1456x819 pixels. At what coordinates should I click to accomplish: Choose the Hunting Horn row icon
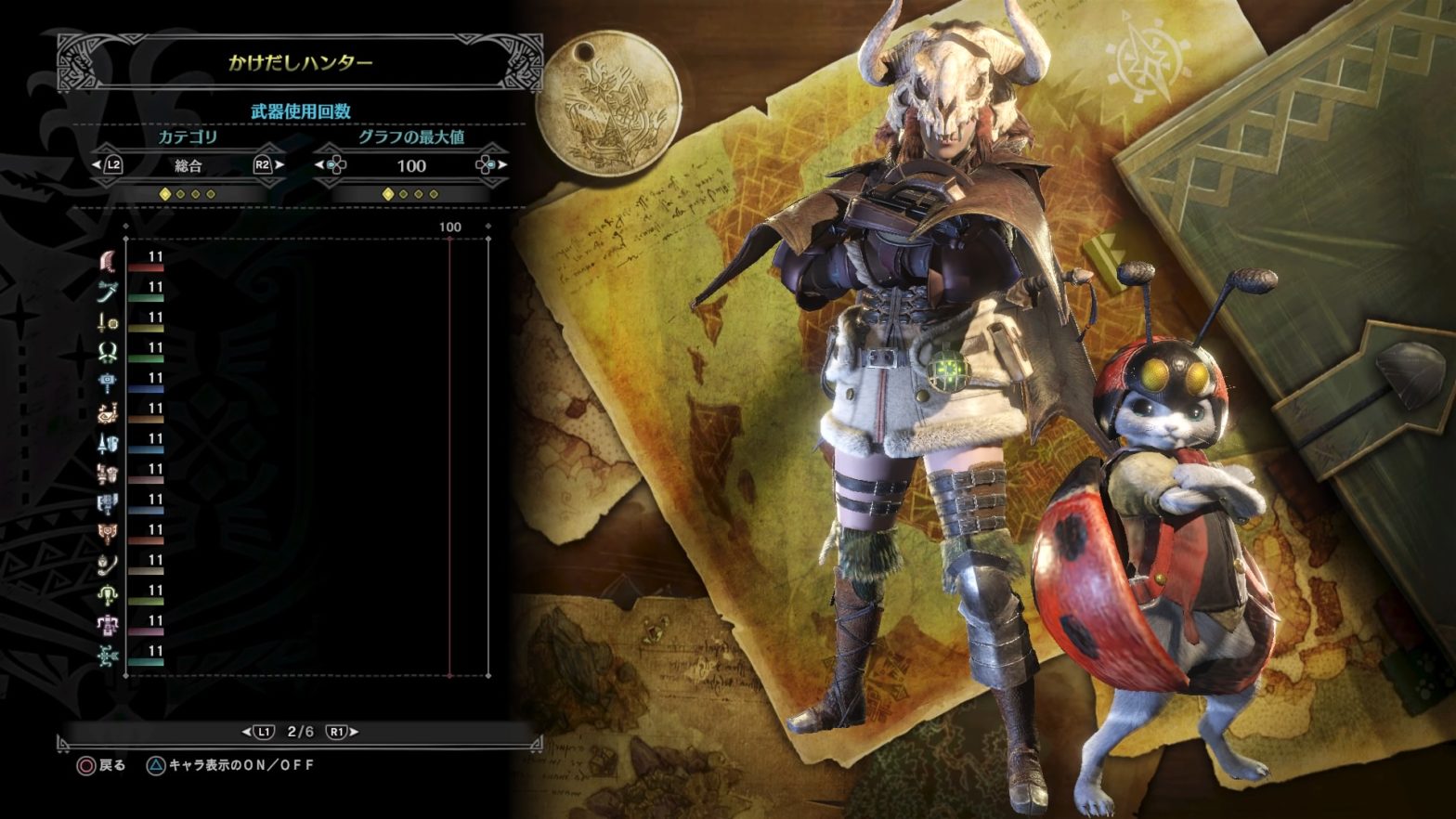tap(108, 413)
